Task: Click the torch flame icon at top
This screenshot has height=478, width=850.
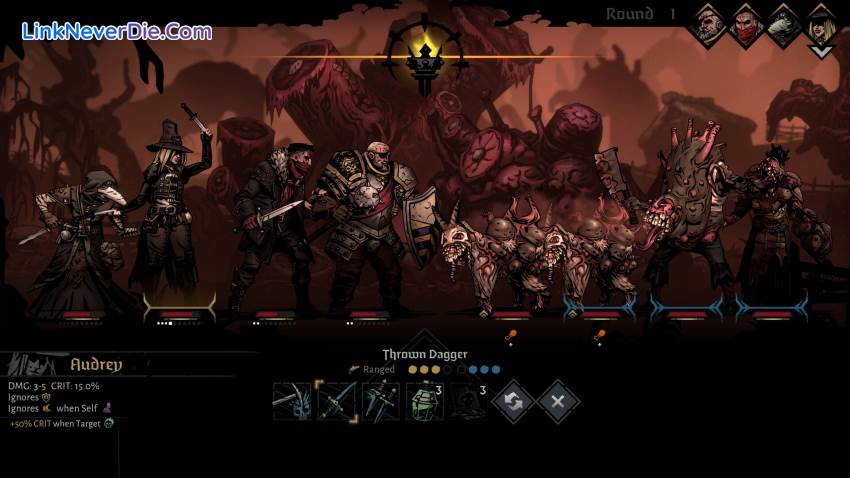Action: click(423, 55)
